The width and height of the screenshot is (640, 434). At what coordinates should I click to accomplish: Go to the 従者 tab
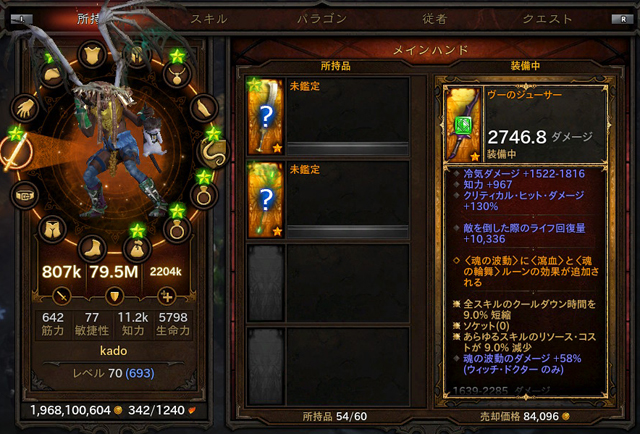(x=436, y=19)
